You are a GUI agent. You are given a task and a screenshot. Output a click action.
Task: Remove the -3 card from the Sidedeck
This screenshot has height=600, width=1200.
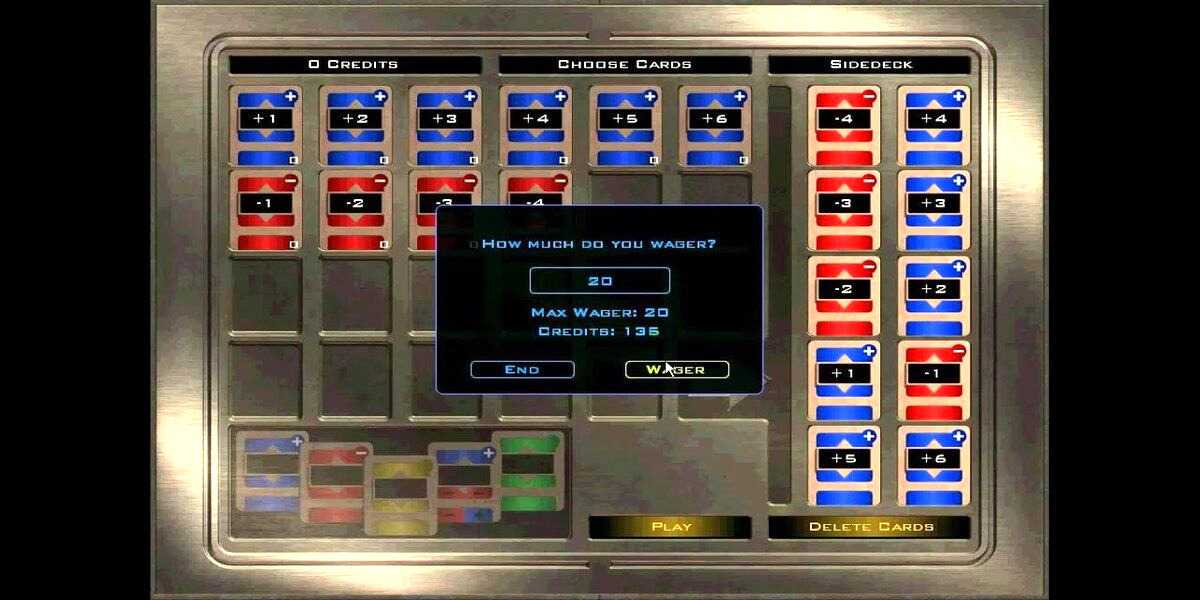844,210
